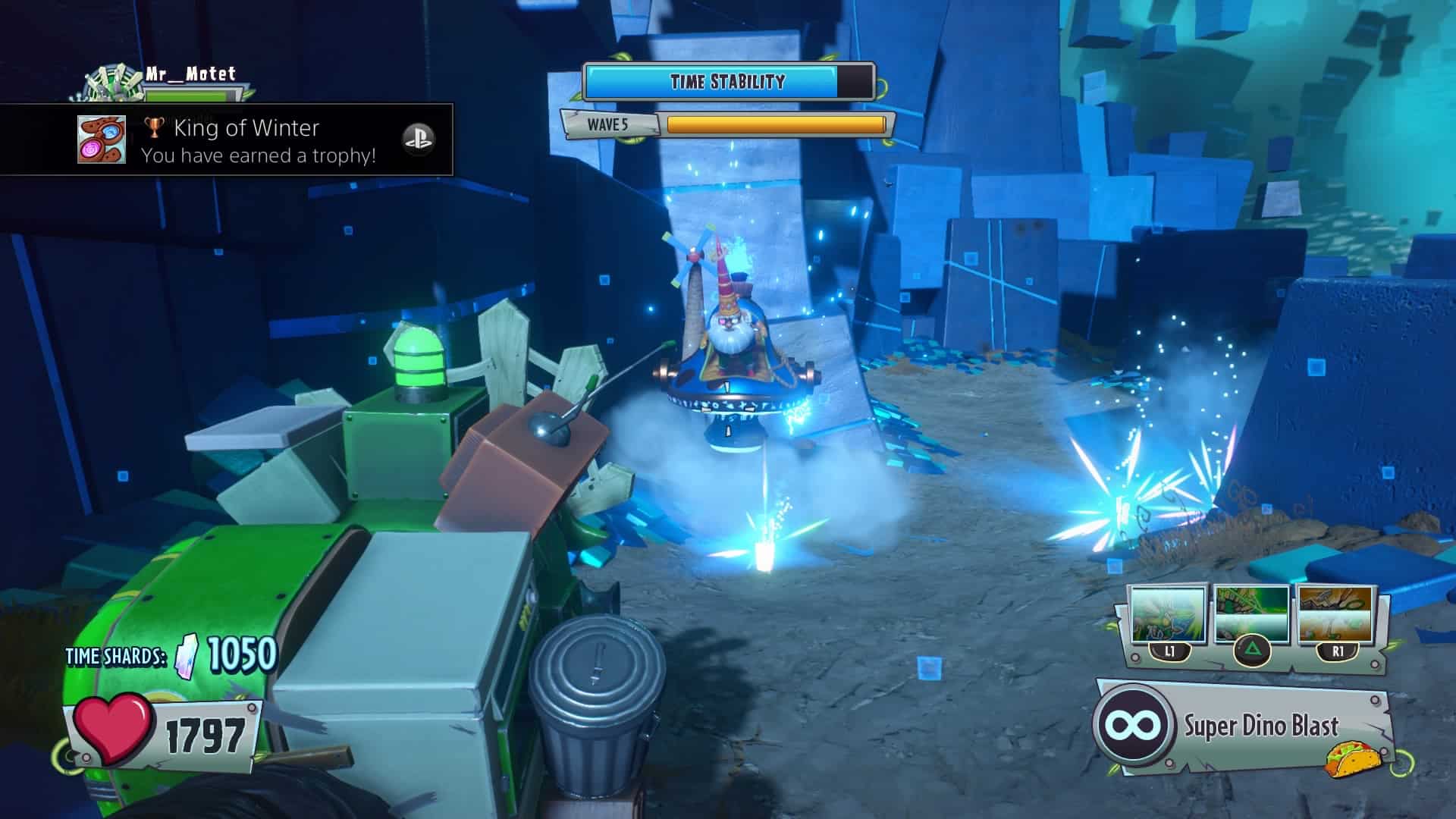Trigger the rightmost orange-brown ability
The height and width of the screenshot is (819, 1456).
pos(1336,614)
